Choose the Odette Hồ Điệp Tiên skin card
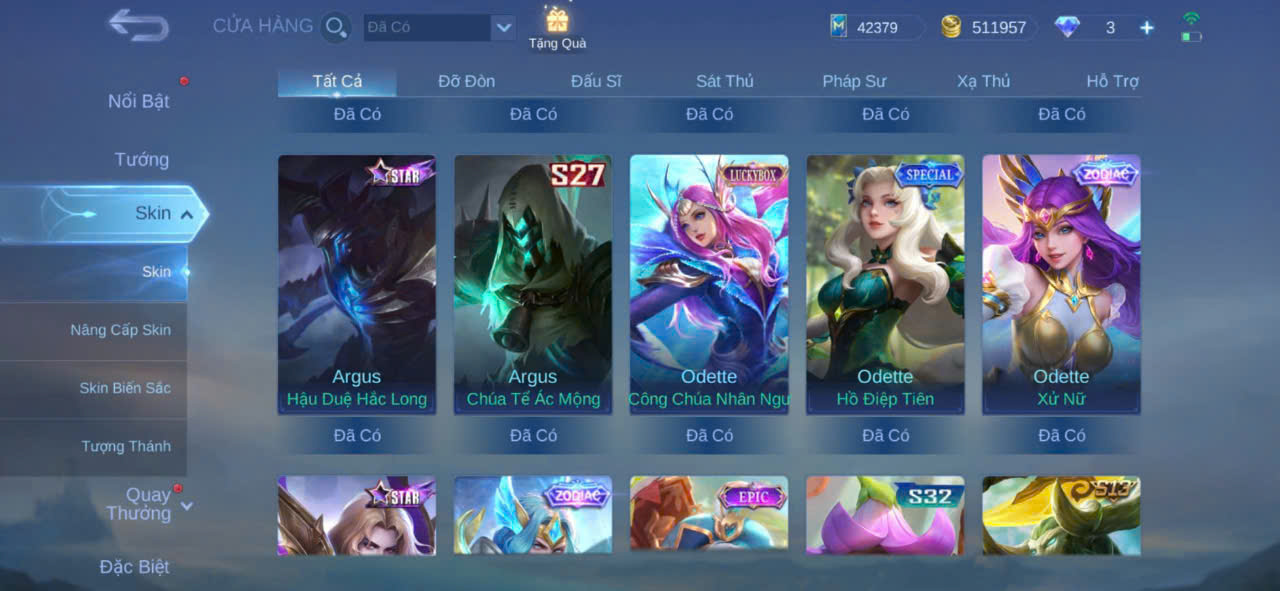 coord(885,284)
